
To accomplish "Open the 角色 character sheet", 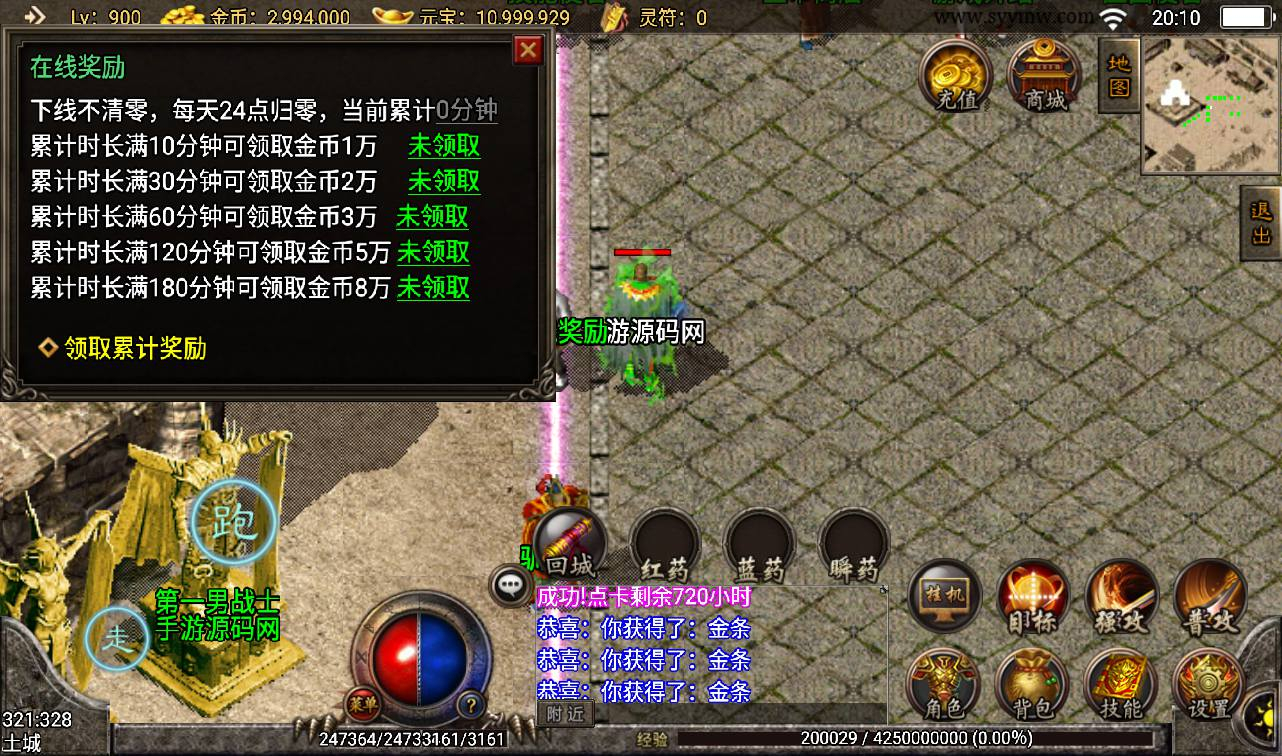I will 942,685.
